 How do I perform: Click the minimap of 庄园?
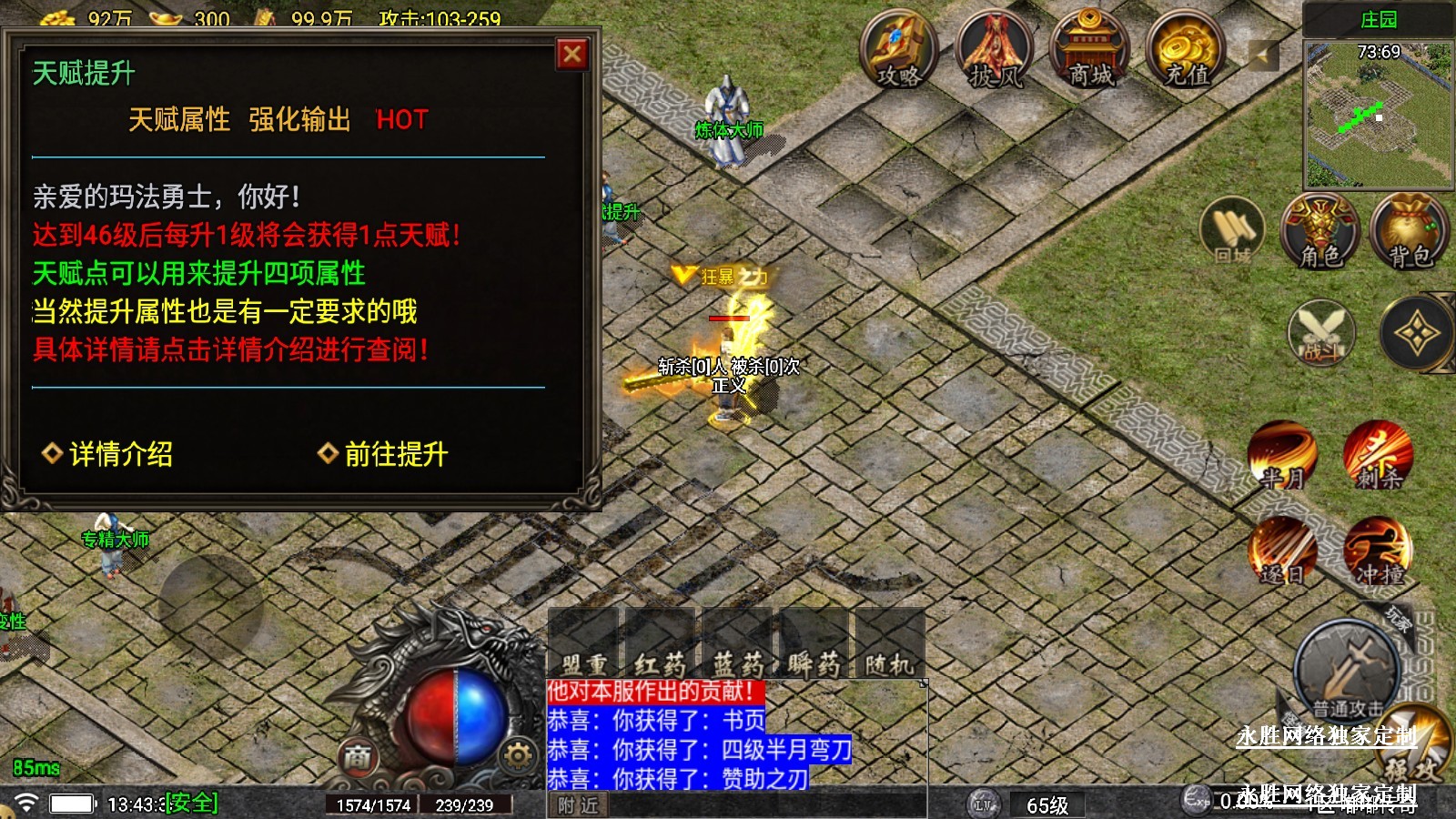click(1378, 115)
